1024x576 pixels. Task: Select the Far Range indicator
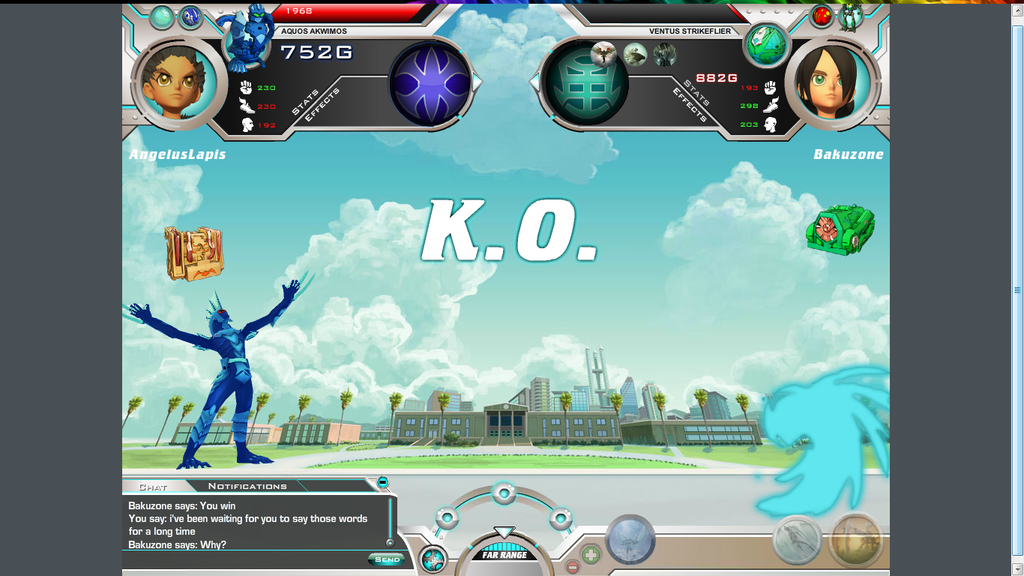(504, 554)
